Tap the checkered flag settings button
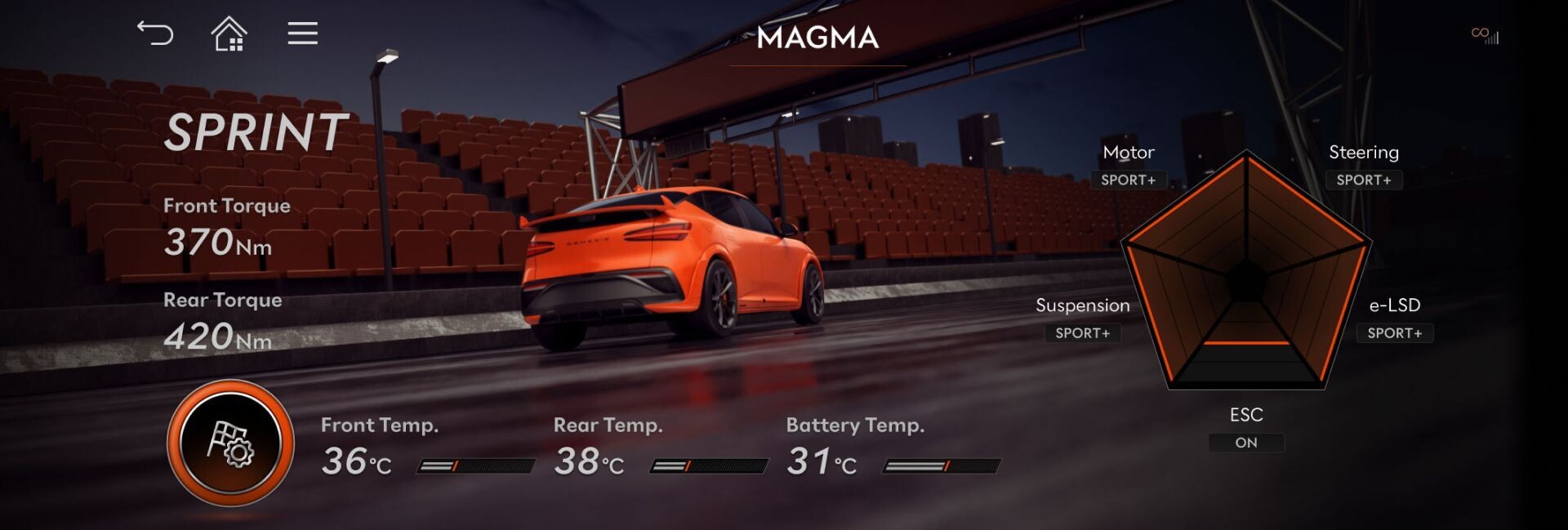Screen dimensions: 1568x530 (230, 443)
